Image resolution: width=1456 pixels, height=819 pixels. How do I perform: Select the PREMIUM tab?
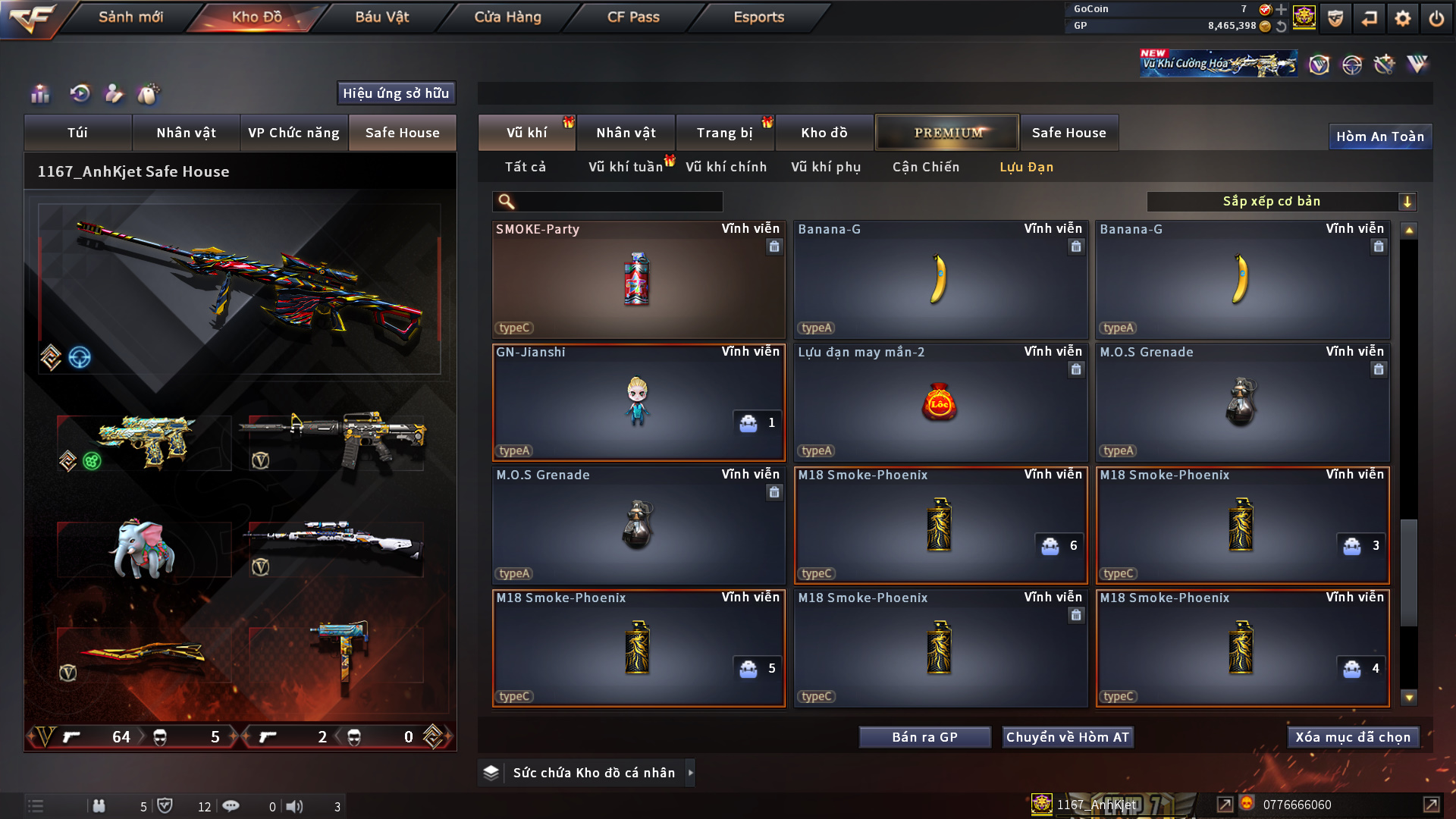(x=948, y=133)
